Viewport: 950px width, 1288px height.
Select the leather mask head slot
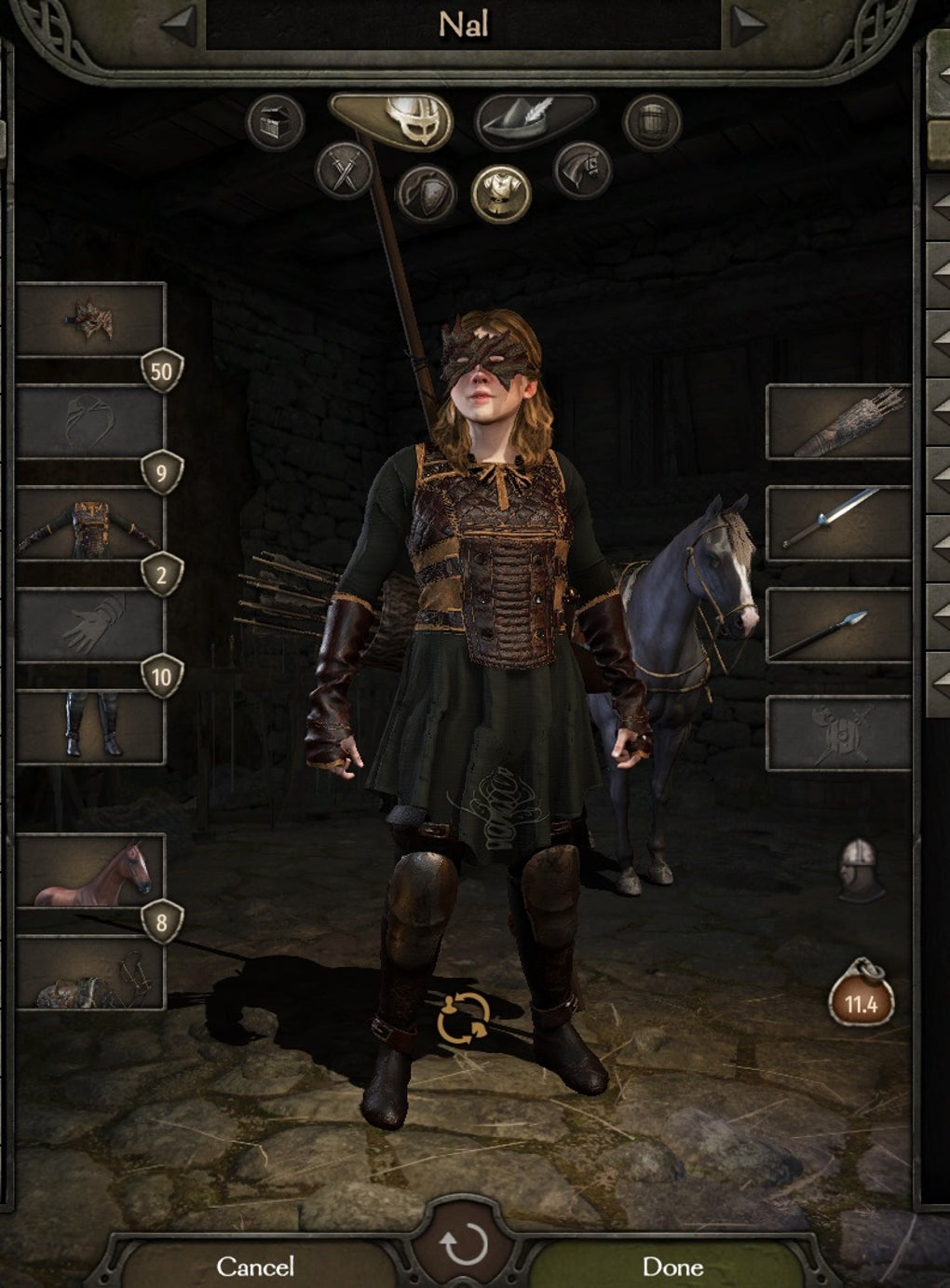click(x=90, y=319)
